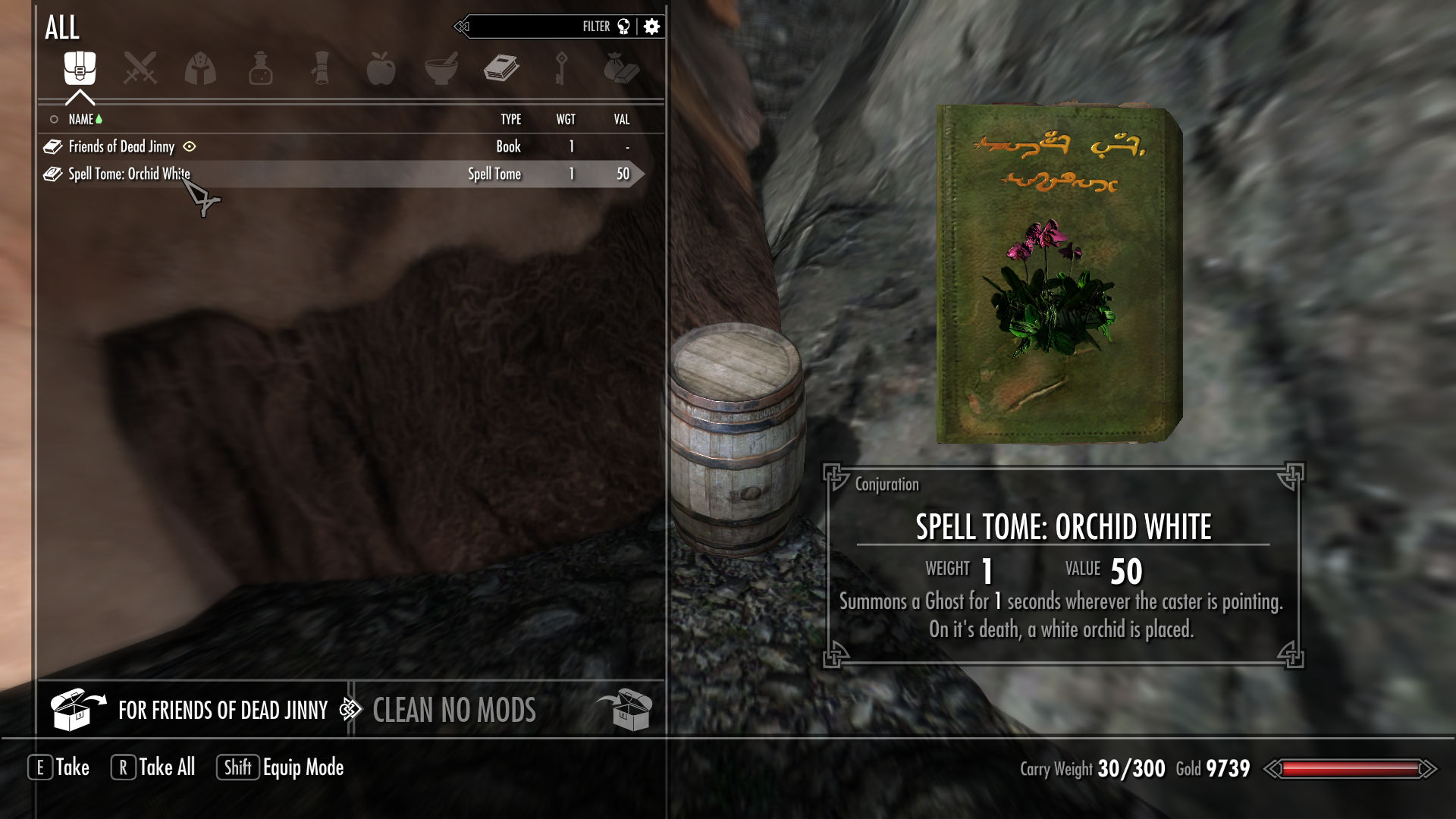Switch to the weapons category (crossed swords)
1456x819 pixels.
[140, 69]
